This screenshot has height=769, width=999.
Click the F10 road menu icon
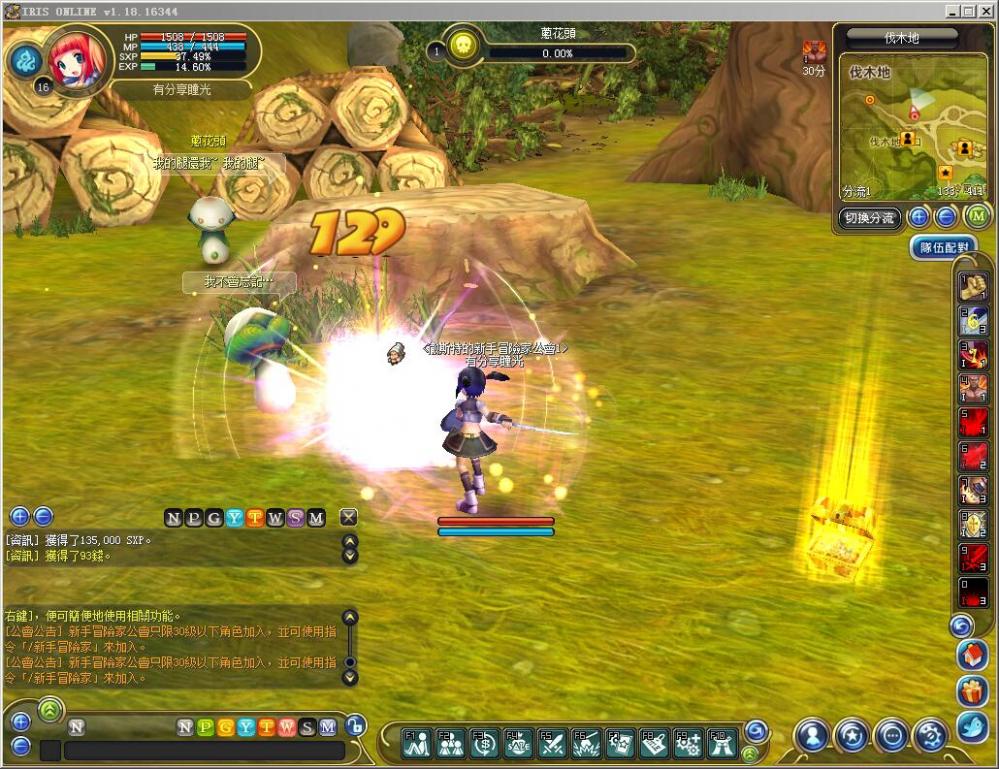(722, 741)
